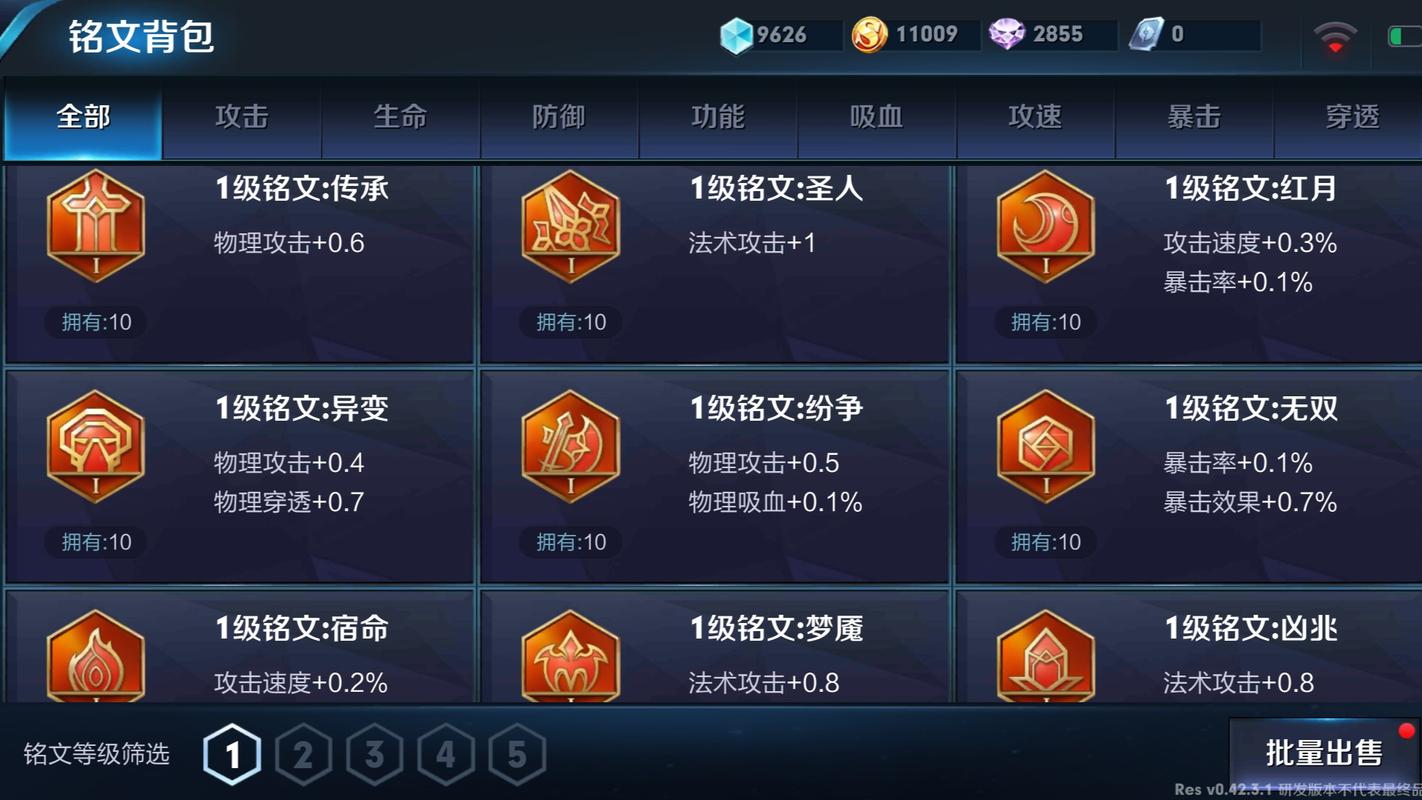The width and height of the screenshot is (1422, 800).
Task: Click the 穿透 filter label
Action: pyautogui.click(x=1353, y=117)
